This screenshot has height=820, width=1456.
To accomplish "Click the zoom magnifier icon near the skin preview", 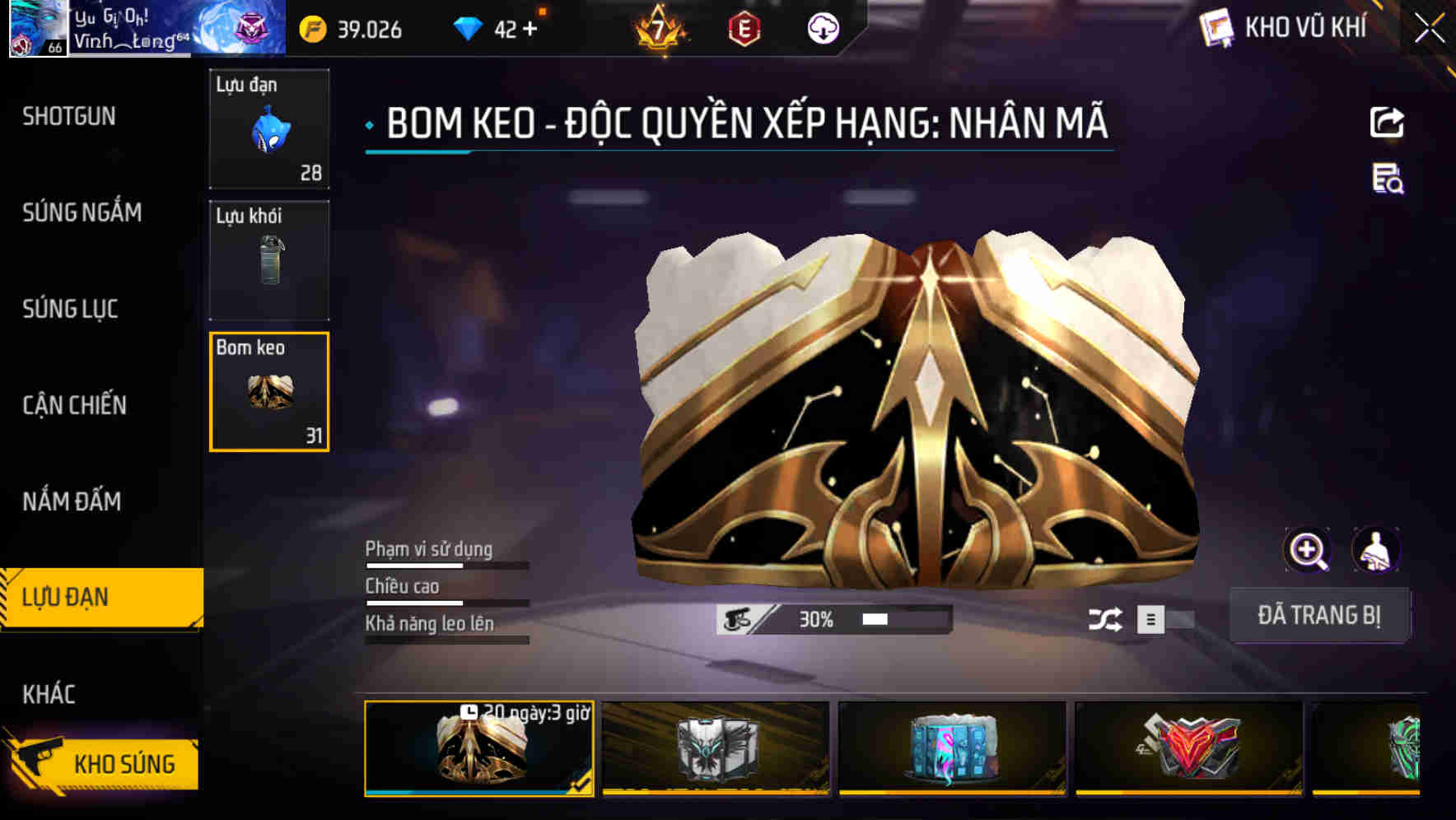I will coord(1308,549).
